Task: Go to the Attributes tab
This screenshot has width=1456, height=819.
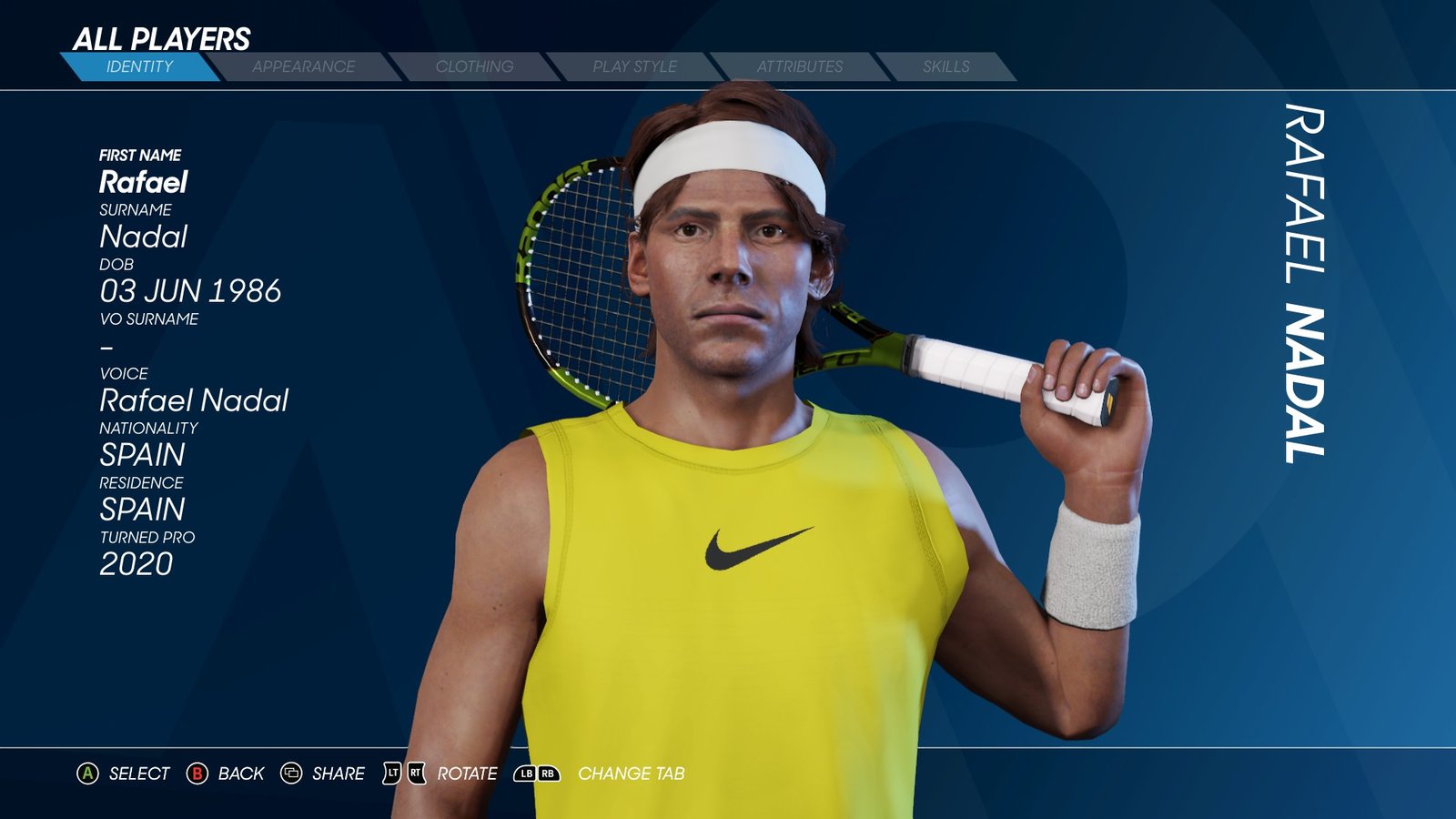Action: pos(799,66)
